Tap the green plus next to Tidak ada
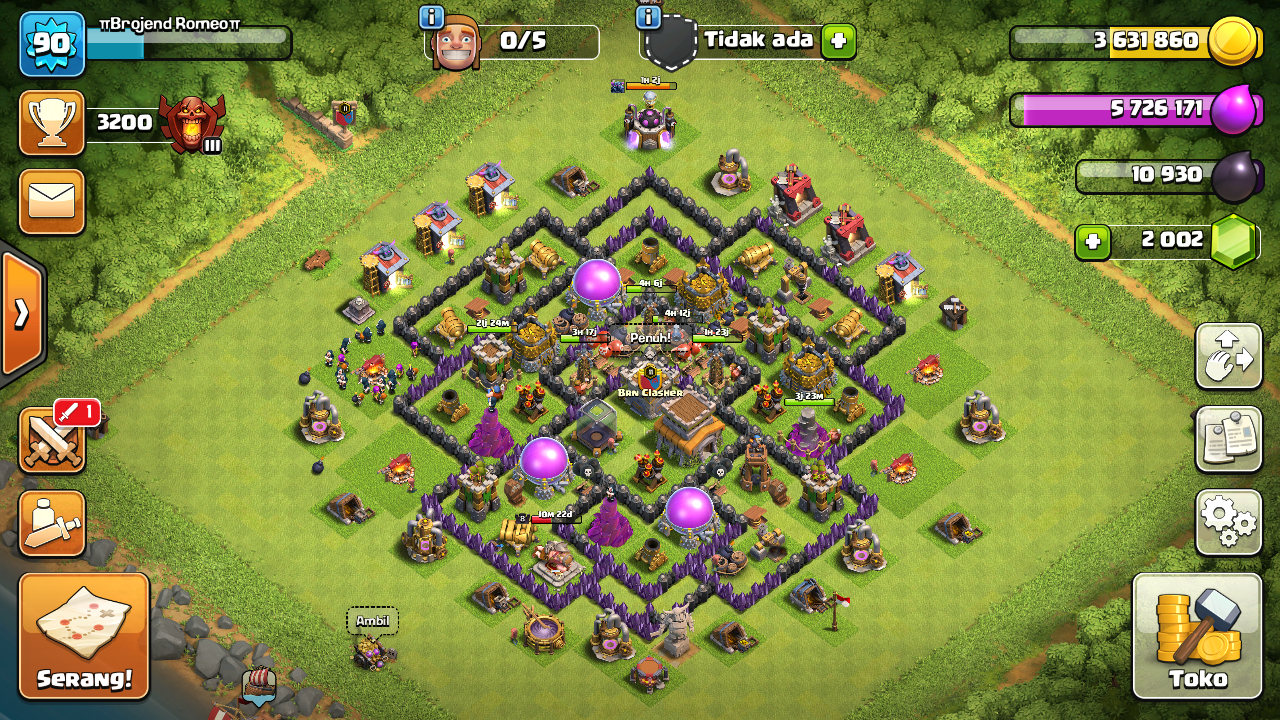This screenshot has height=720, width=1280. (x=836, y=41)
